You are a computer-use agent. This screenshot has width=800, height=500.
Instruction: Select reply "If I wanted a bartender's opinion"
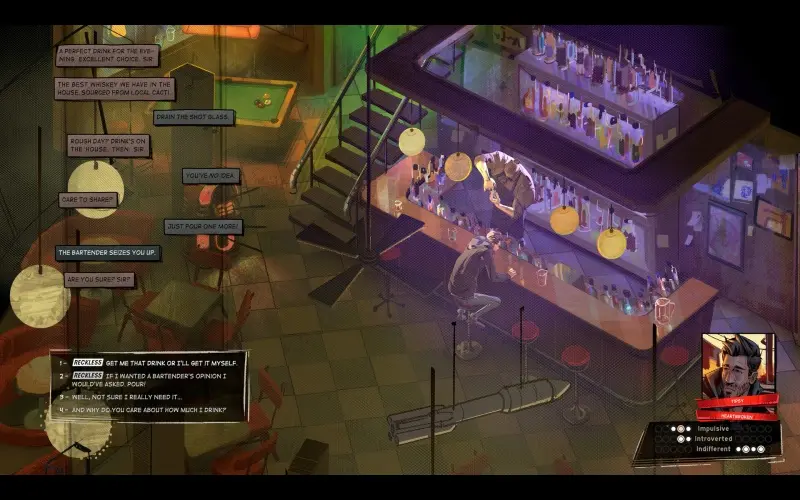[160, 379]
